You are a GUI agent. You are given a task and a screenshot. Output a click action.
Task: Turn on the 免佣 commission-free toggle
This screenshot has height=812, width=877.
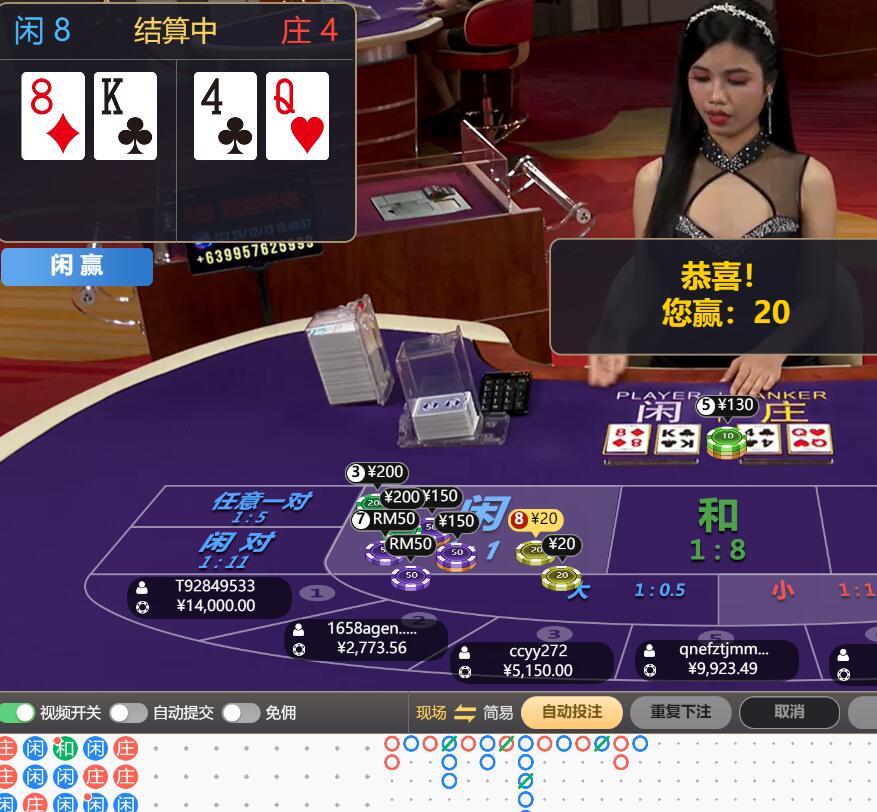pyautogui.click(x=241, y=713)
